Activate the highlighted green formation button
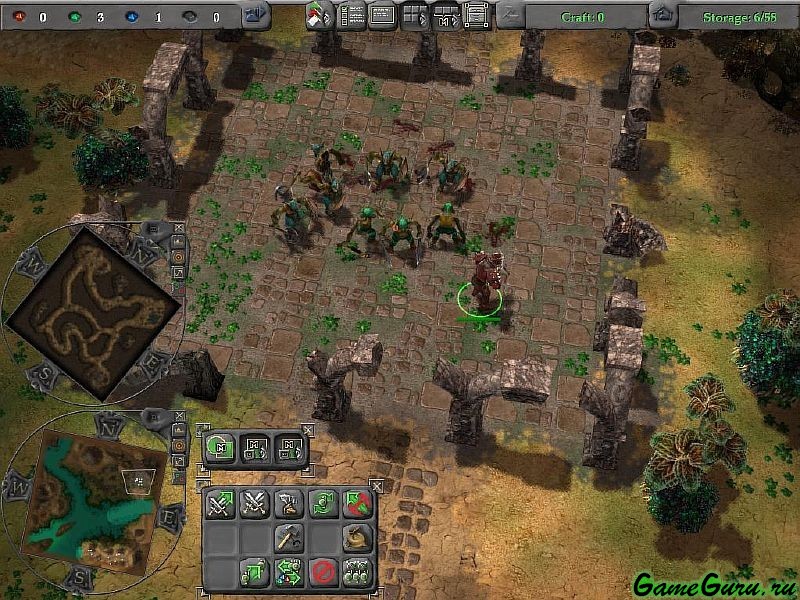Screen dimensions: 800x600 click(221, 446)
